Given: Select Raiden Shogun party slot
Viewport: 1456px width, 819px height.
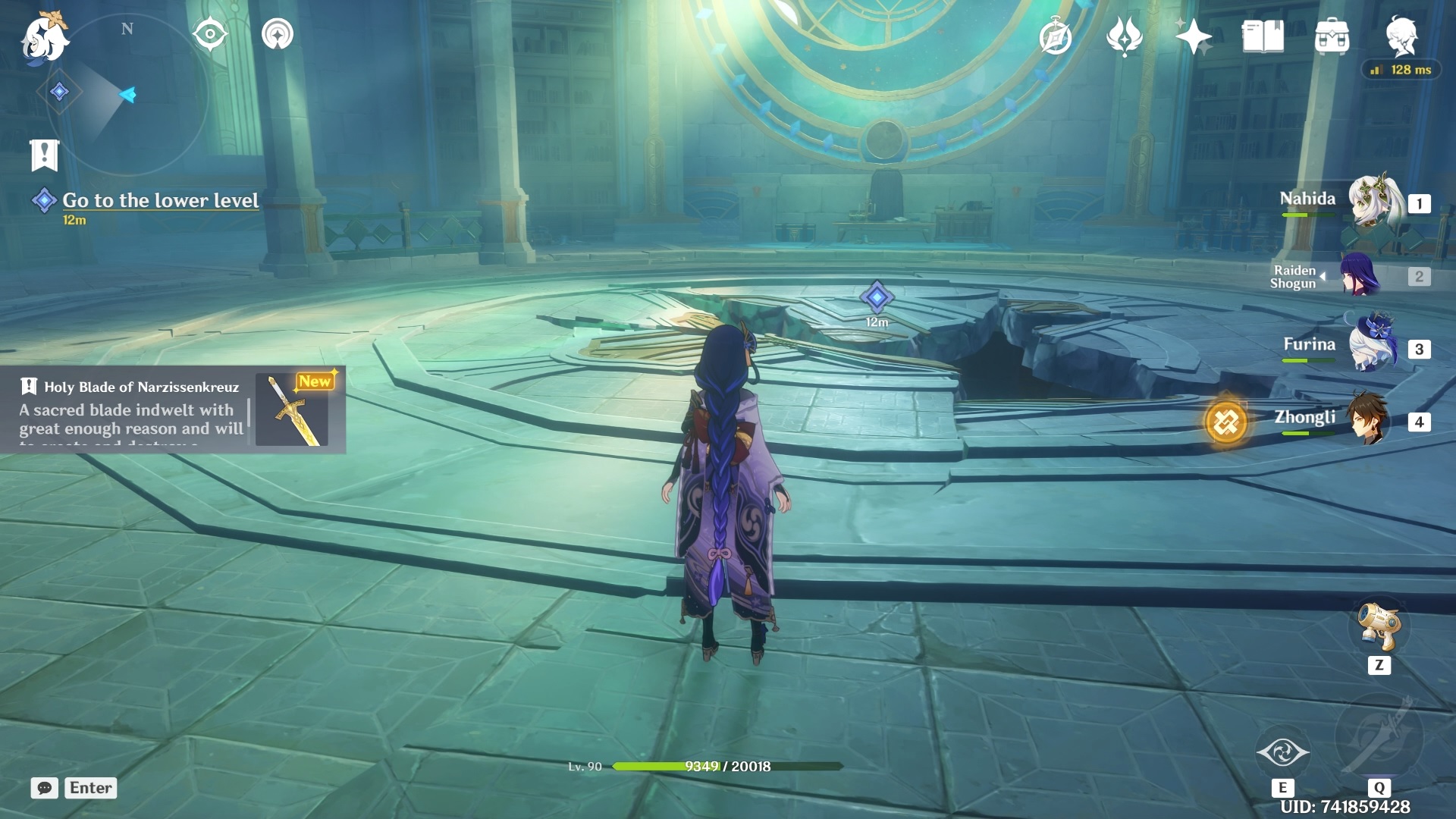Looking at the screenshot, I should click(1360, 275).
